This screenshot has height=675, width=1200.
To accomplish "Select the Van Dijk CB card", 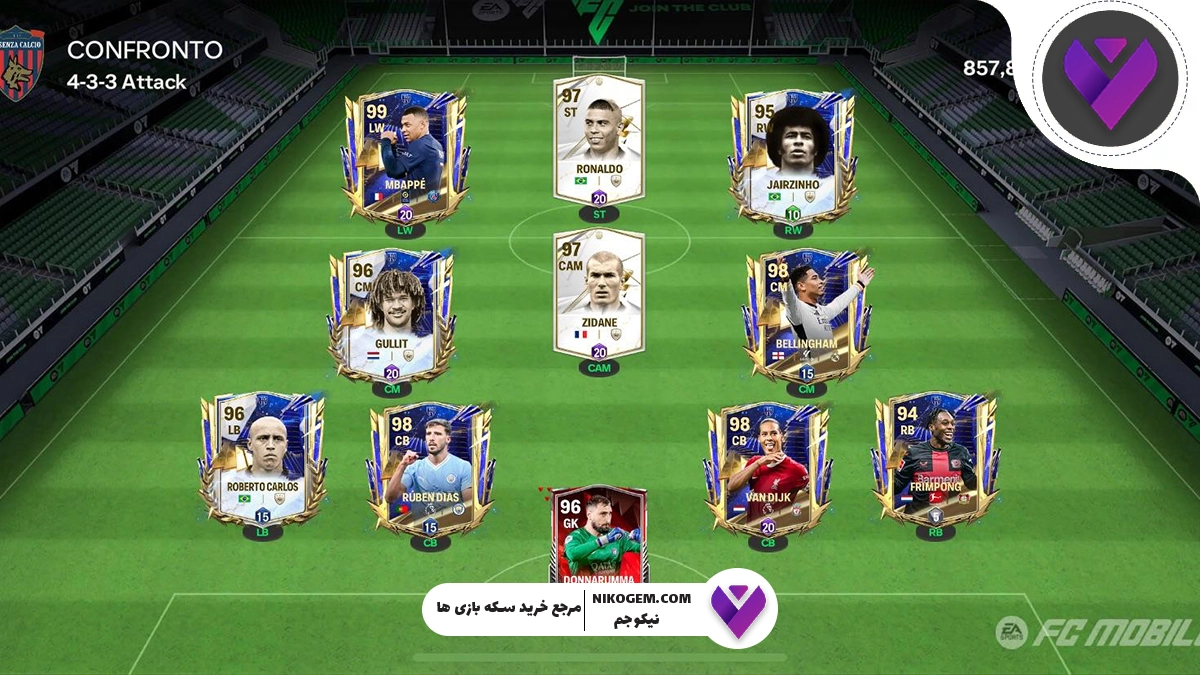I will [x=767, y=468].
